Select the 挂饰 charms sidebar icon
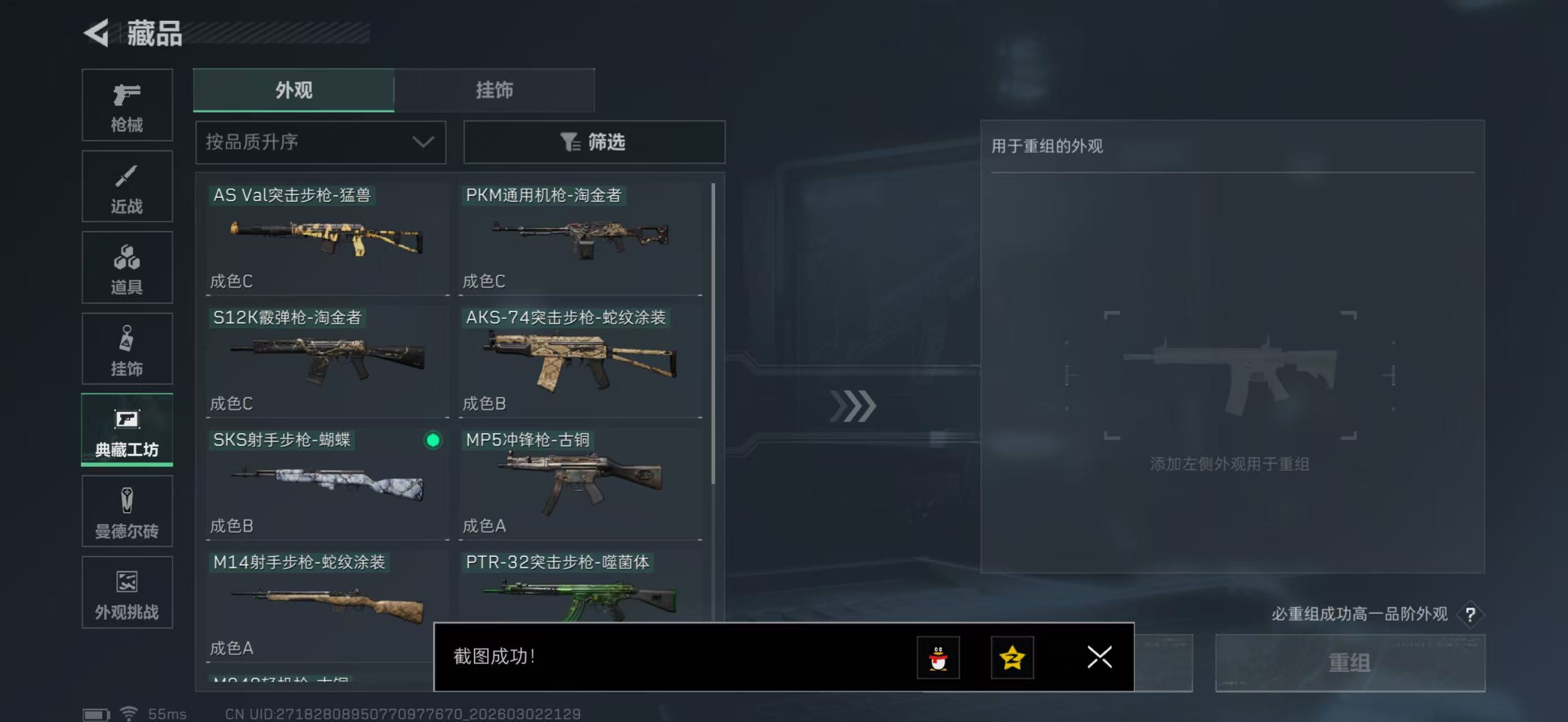This screenshot has width=1568, height=722. [127, 349]
